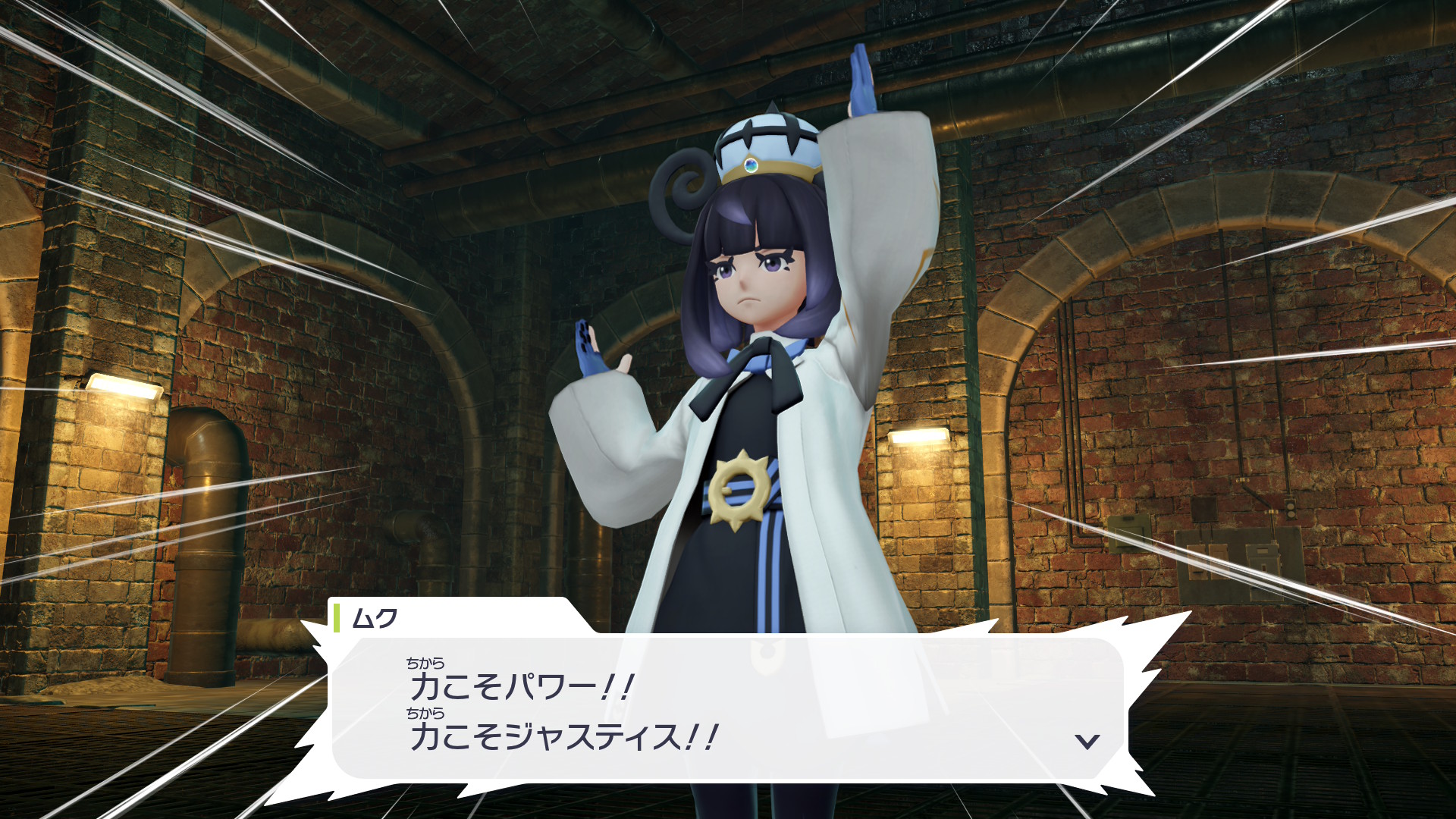Click Muku's dialogue text box
Viewport: 1456px width, 819px height.
728,709
